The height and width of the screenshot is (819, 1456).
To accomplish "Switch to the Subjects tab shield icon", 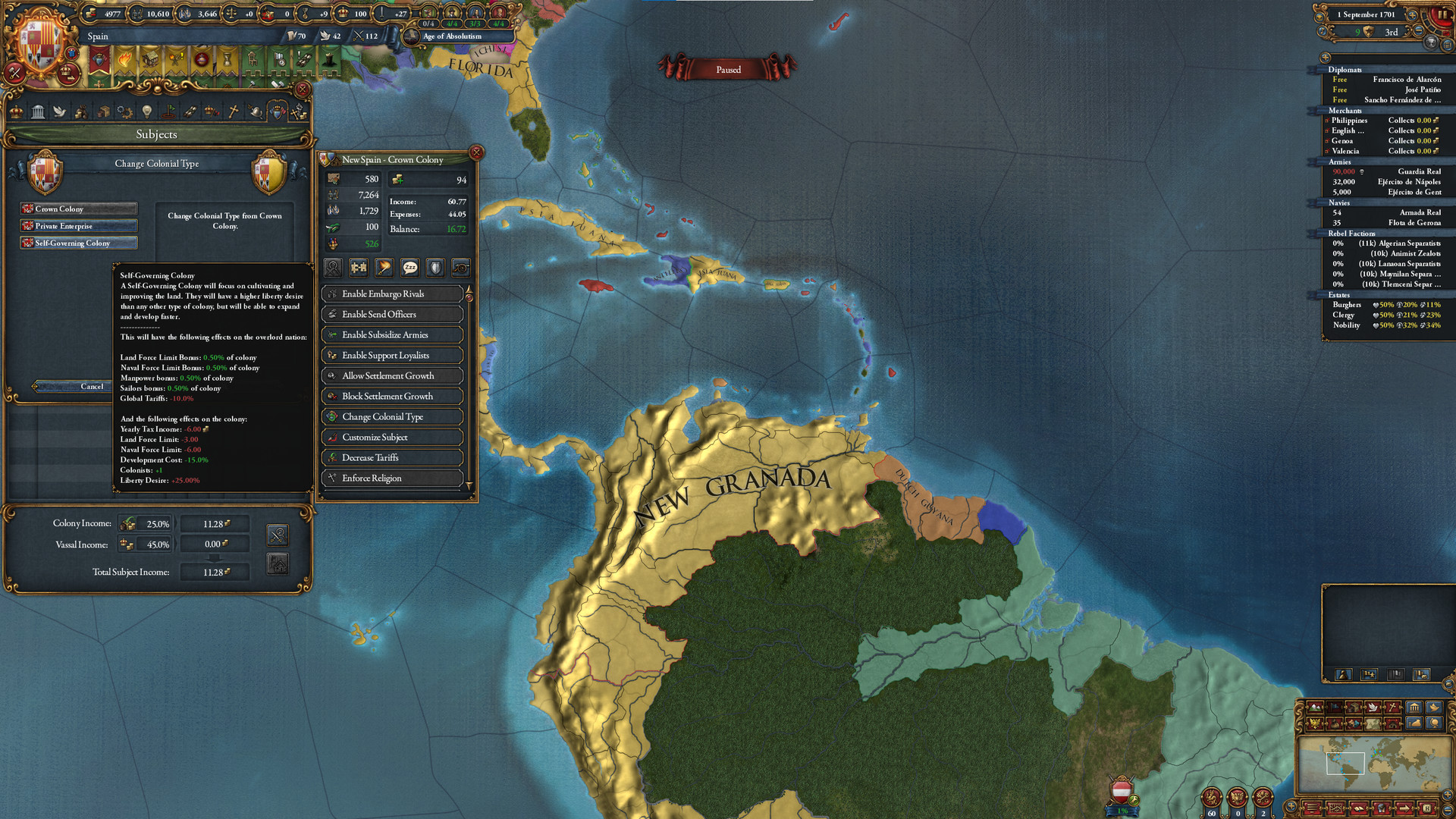I will tap(278, 111).
